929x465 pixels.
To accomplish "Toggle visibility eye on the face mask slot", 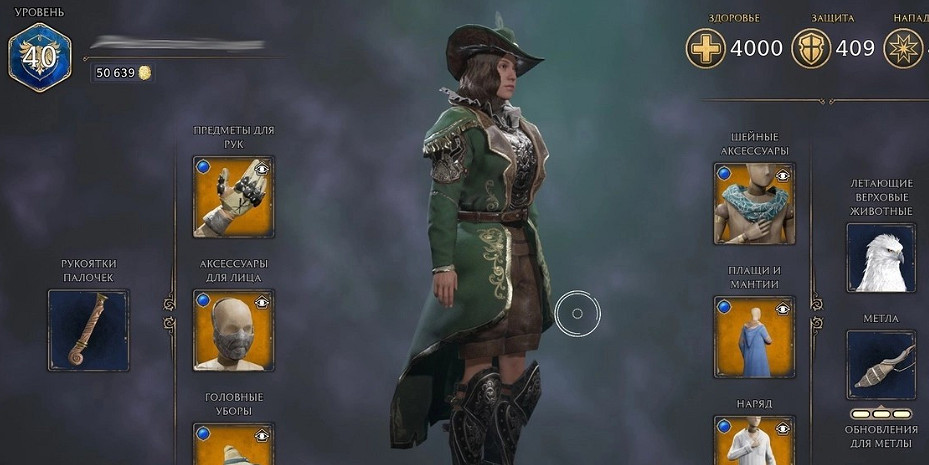I will (x=262, y=302).
